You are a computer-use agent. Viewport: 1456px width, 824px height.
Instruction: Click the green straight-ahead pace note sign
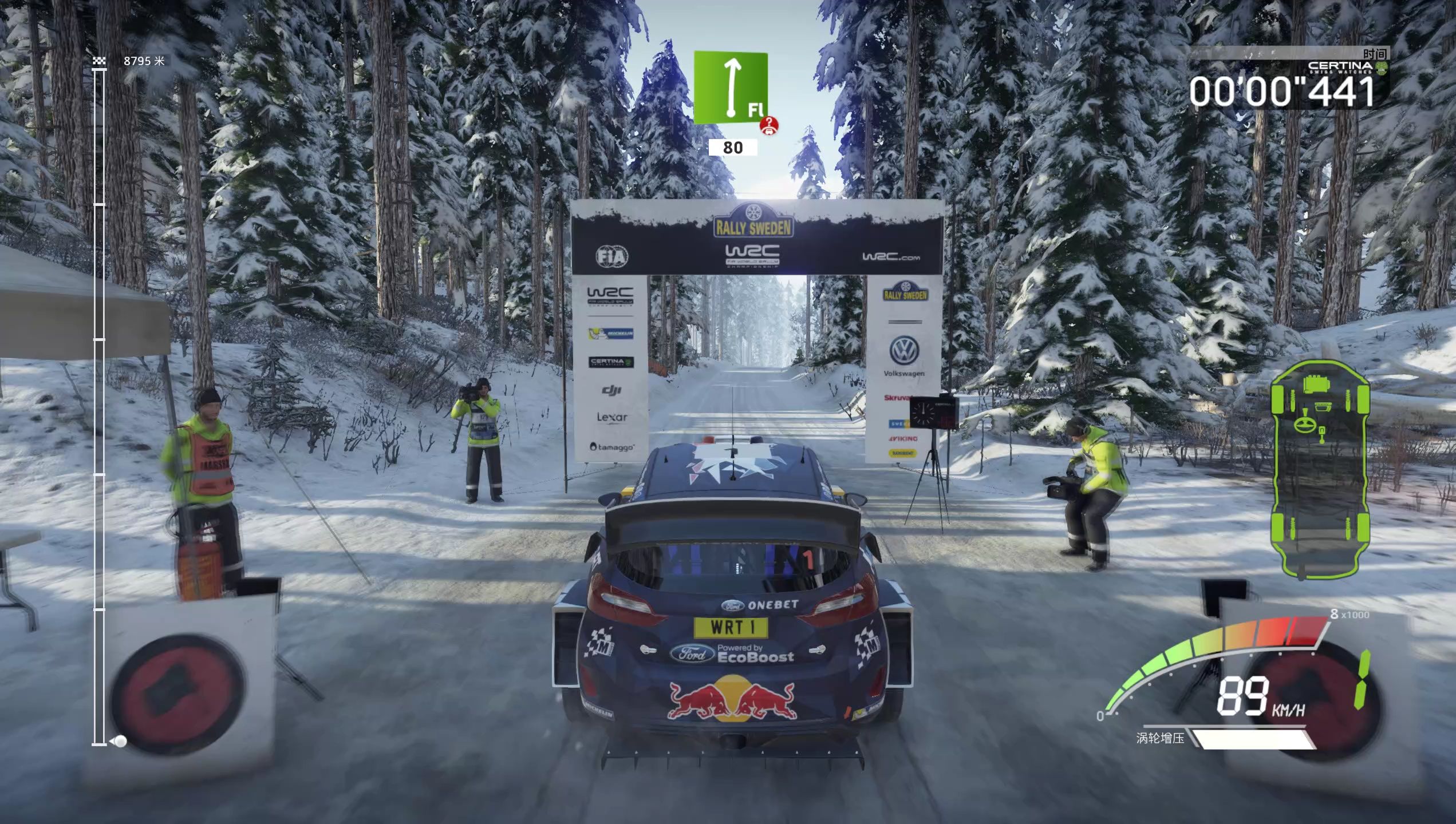pos(730,87)
